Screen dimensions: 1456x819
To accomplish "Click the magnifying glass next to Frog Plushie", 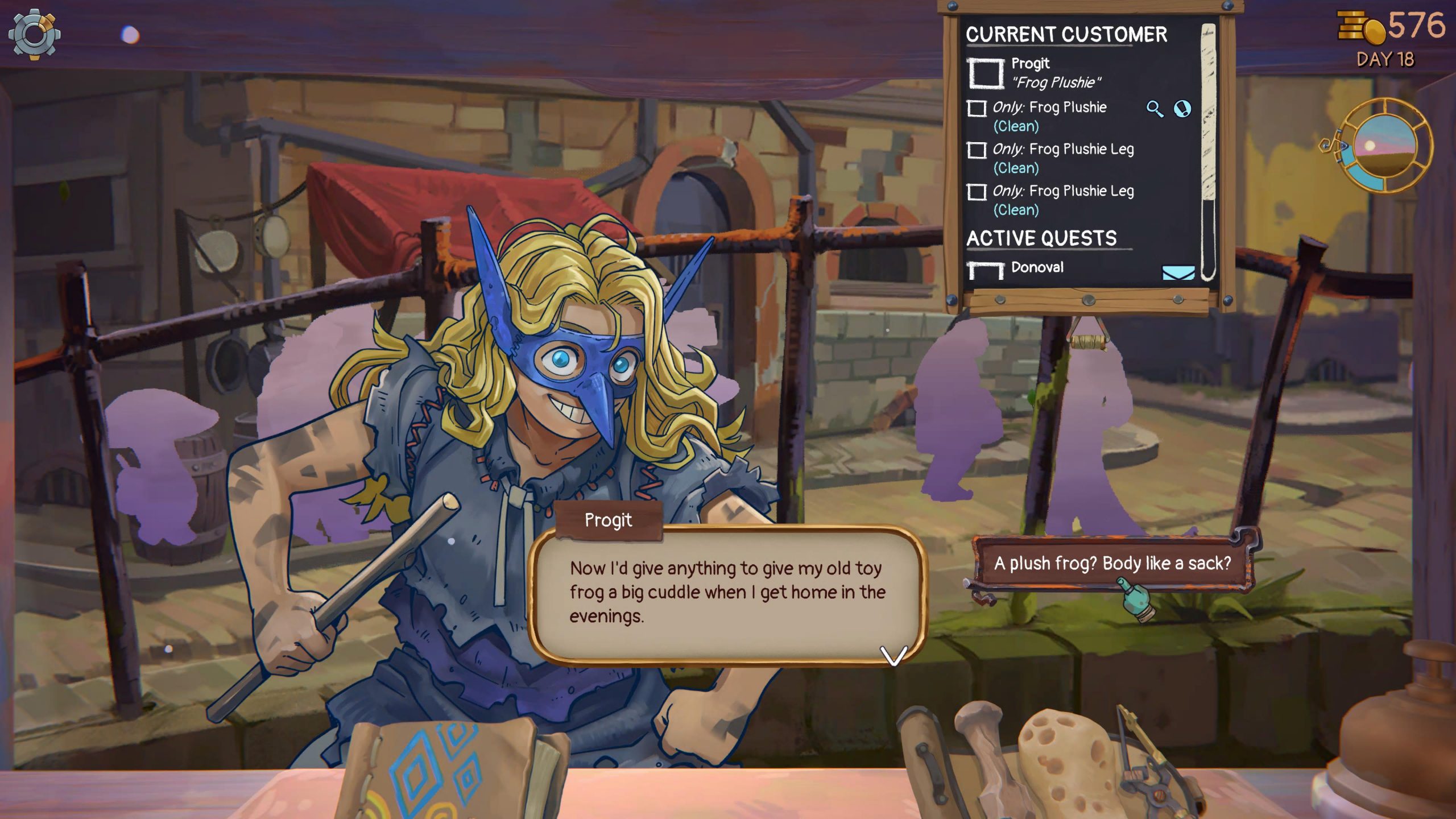I will (x=1154, y=109).
